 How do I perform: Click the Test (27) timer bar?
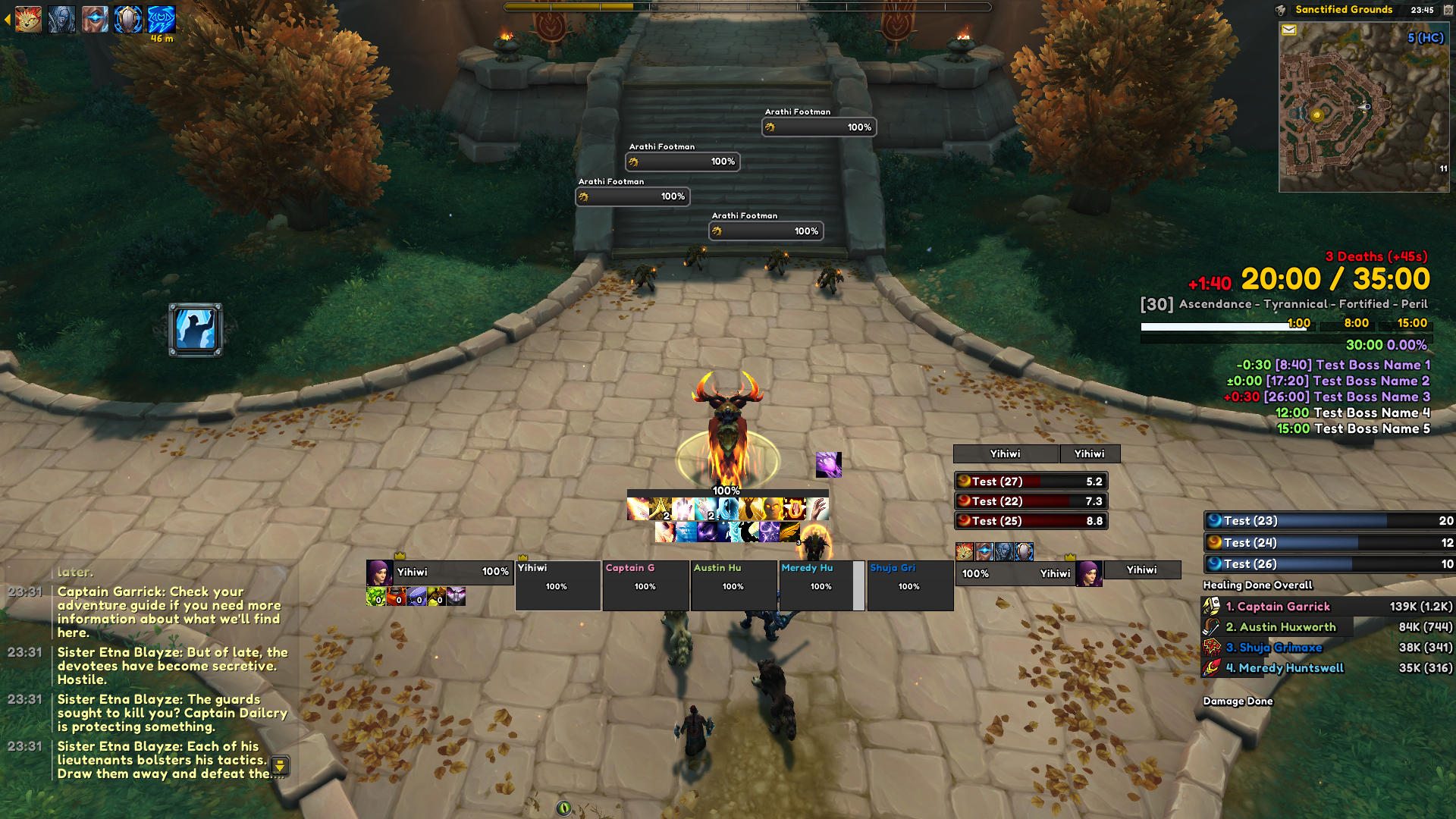1031,482
